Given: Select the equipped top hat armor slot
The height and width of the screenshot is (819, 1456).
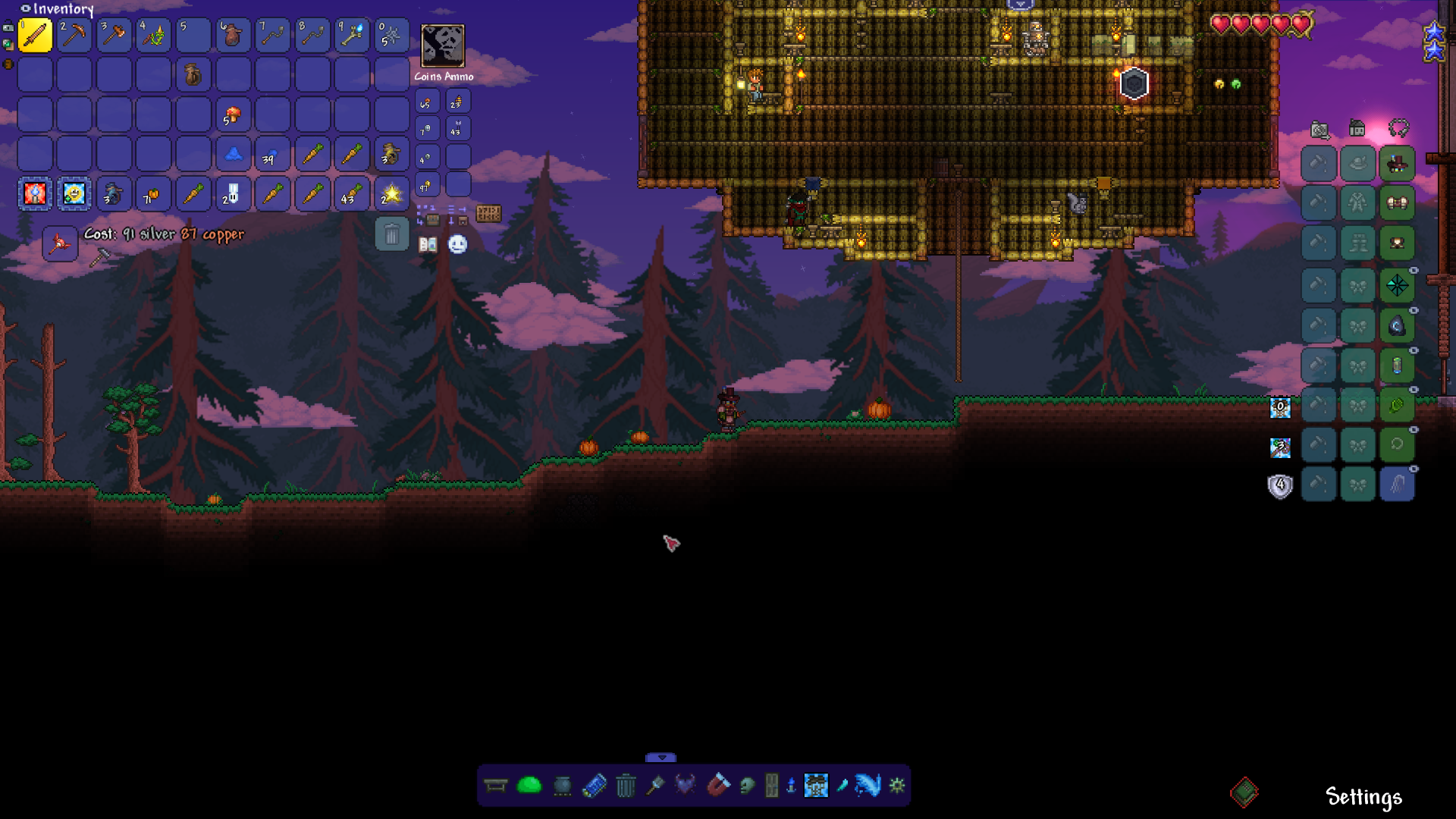Looking at the screenshot, I should tap(1397, 164).
